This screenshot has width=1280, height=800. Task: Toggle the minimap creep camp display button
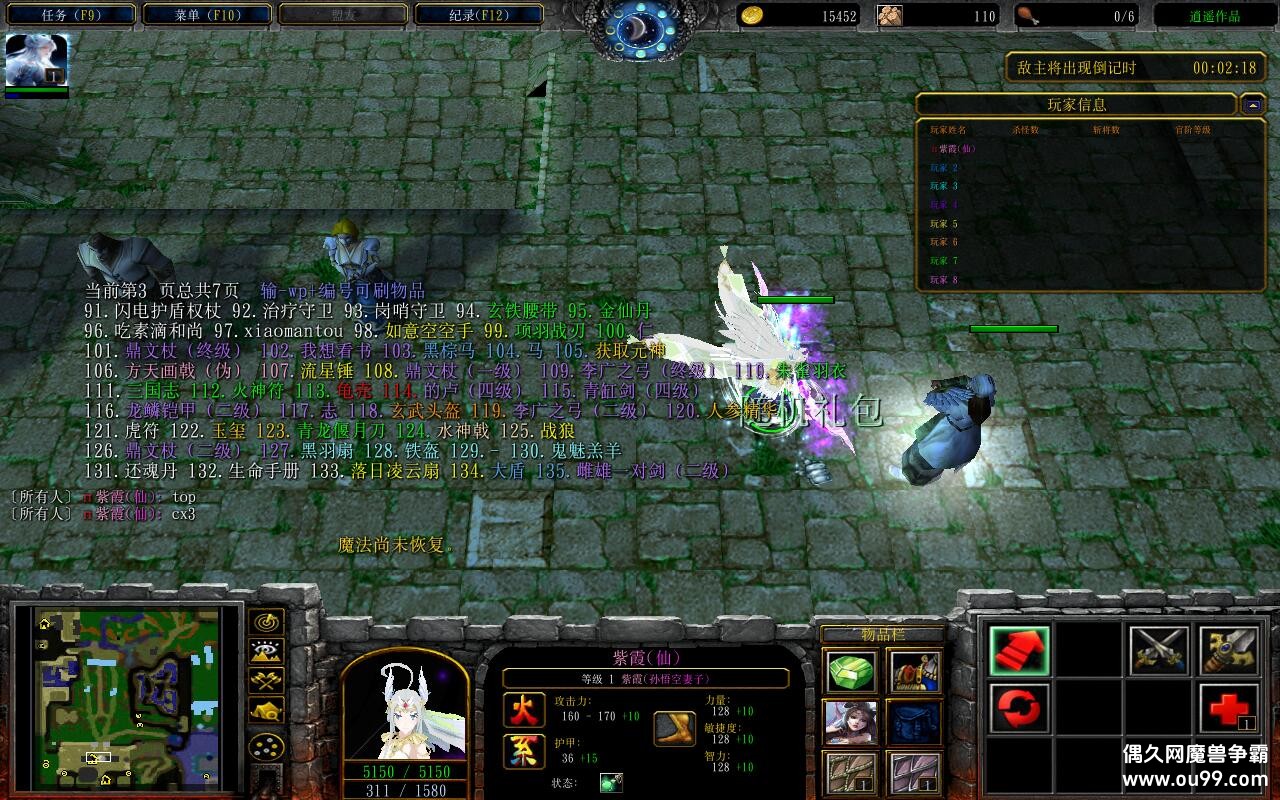pyautogui.click(x=266, y=711)
